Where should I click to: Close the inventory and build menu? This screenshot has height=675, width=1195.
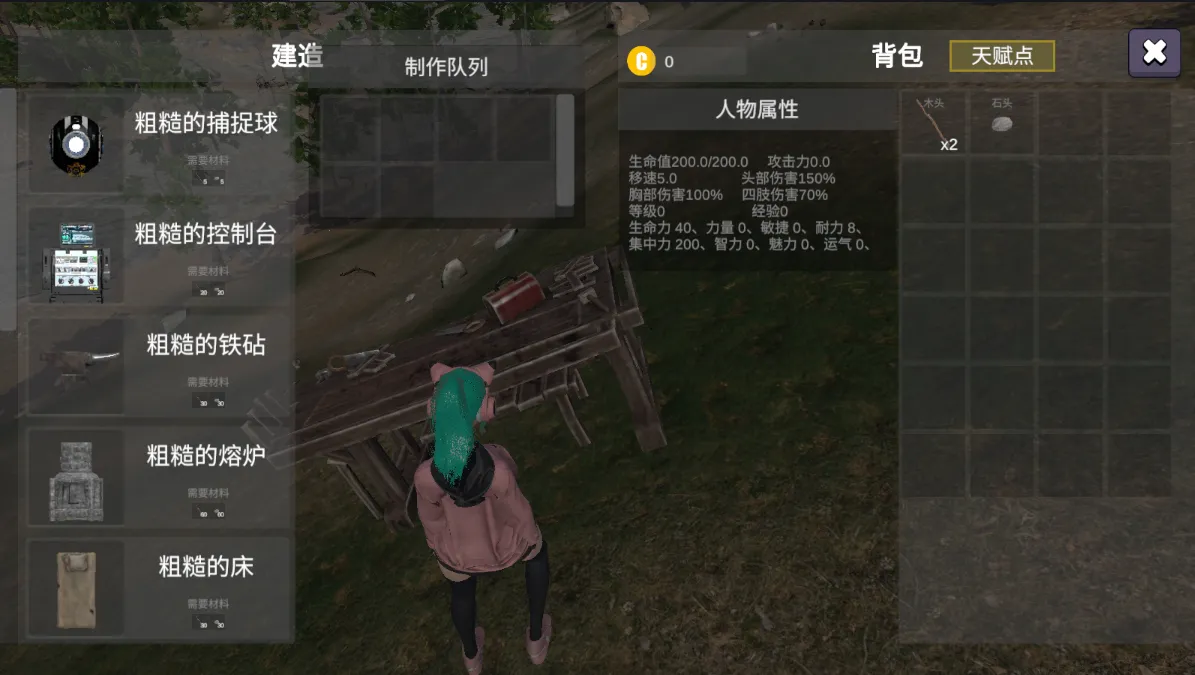(x=1154, y=53)
